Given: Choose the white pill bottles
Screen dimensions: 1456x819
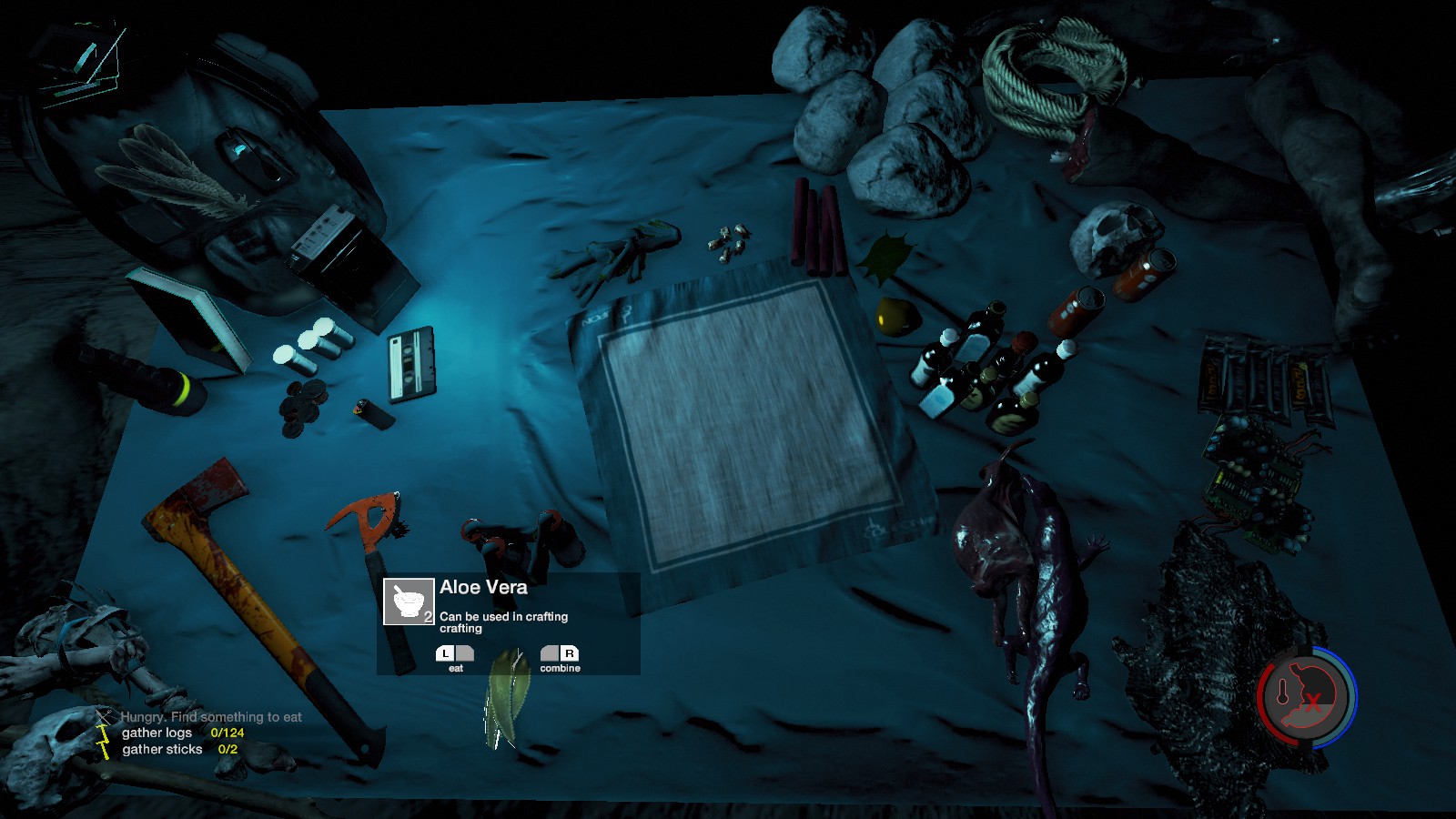Looking at the screenshot, I should pos(314,346).
